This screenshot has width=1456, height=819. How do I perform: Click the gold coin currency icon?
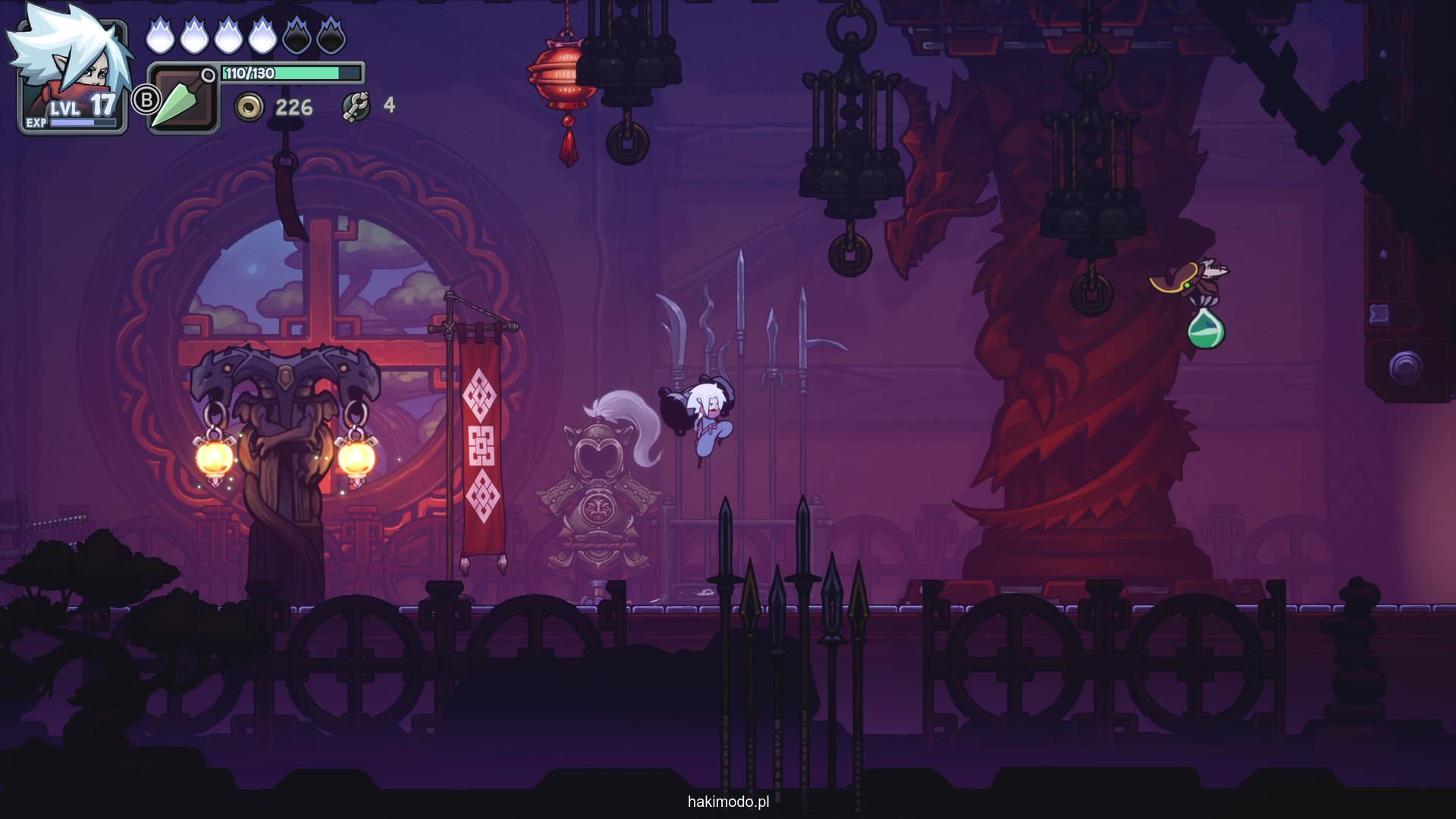tap(249, 108)
